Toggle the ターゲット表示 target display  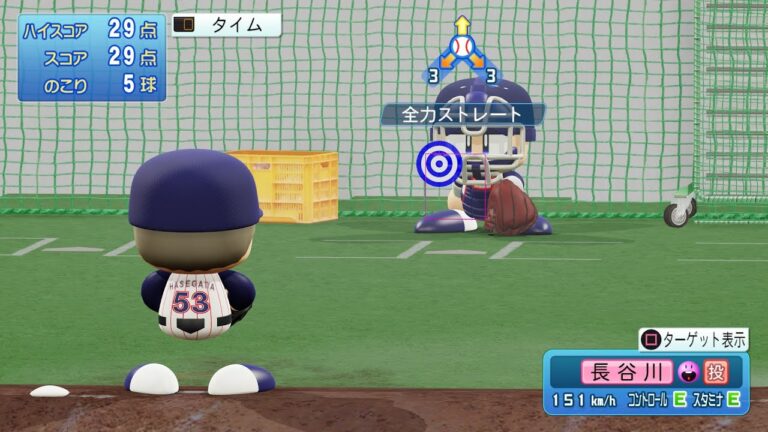(x=693, y=340)
